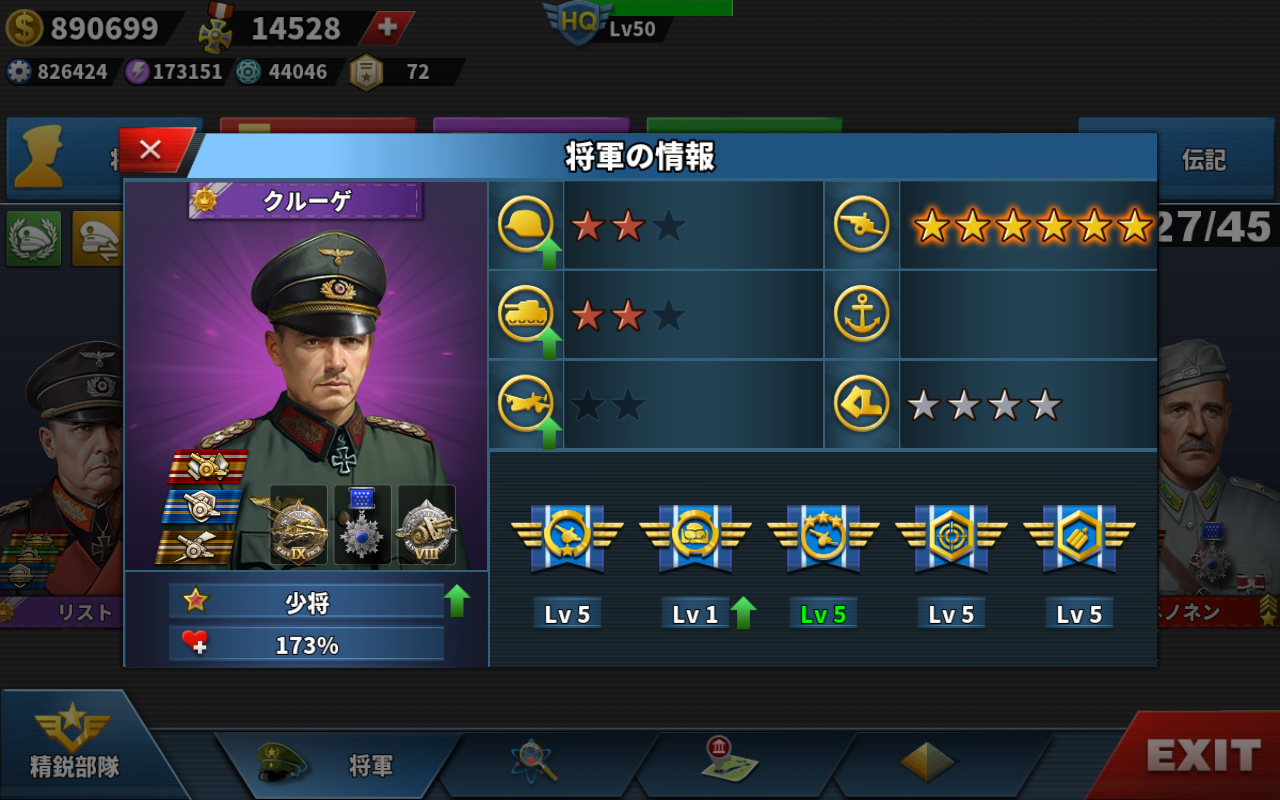Viewport: 1280px width, 800px height.
Task: Promote the 少将 rank with green arrow
Action: [x=457, y=600]
